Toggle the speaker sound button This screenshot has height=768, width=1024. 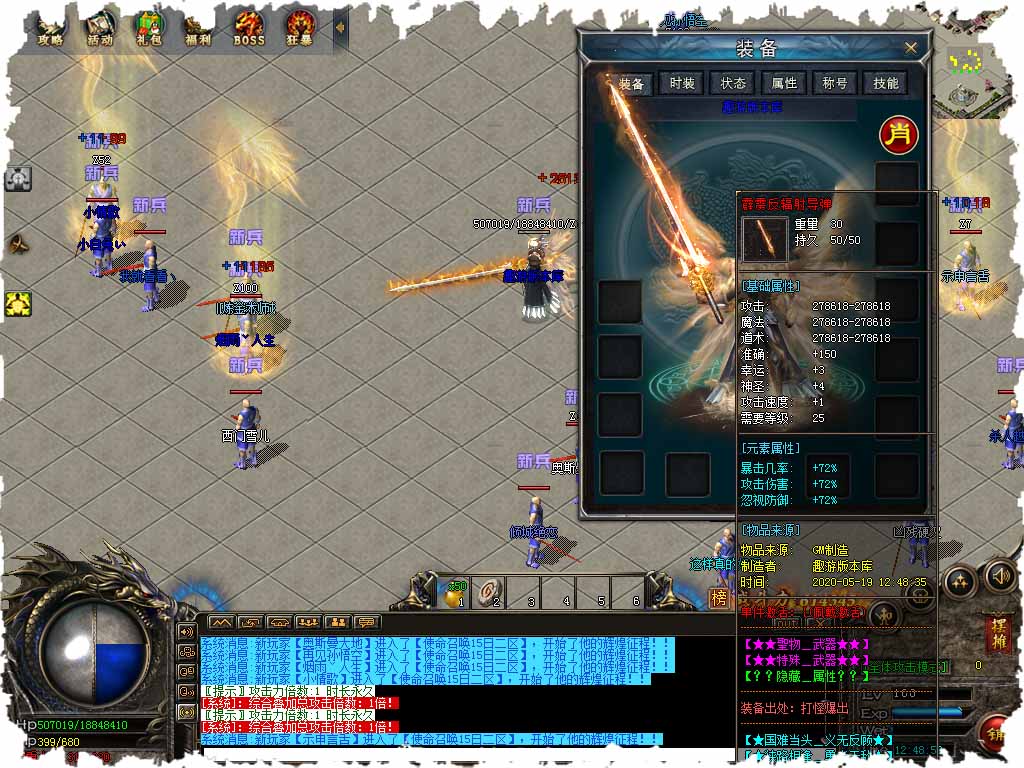pos(1000,576)
